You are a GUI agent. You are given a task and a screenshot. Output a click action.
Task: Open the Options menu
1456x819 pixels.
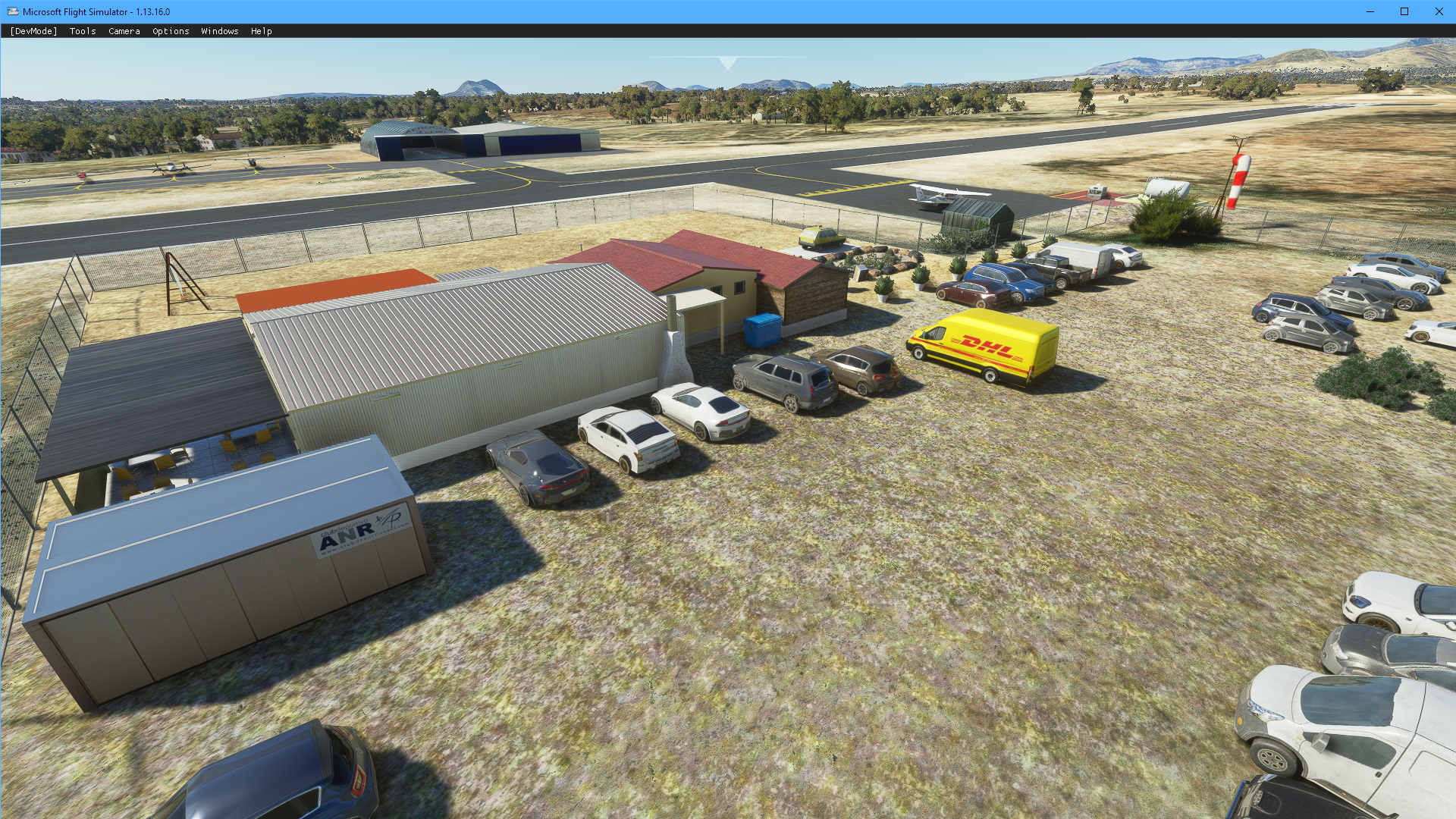click(x=171, y=31)
